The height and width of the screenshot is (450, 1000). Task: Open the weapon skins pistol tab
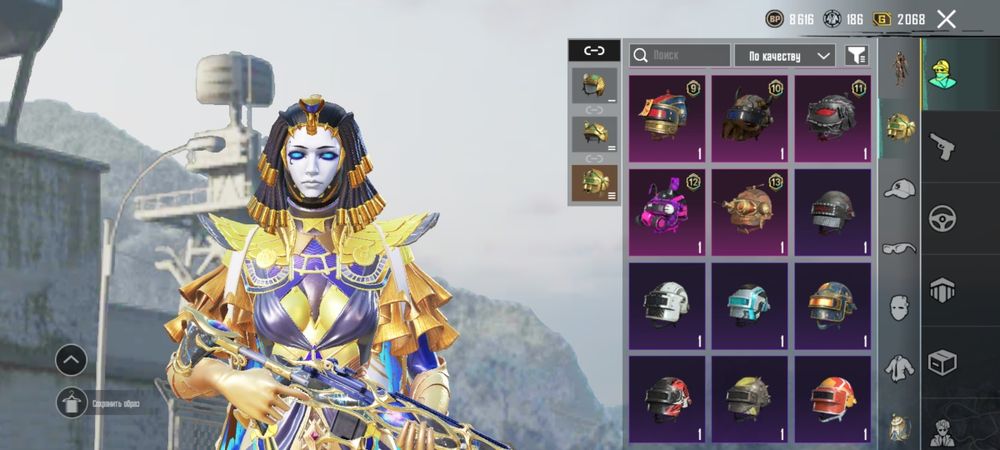click(x=942, y=146)
